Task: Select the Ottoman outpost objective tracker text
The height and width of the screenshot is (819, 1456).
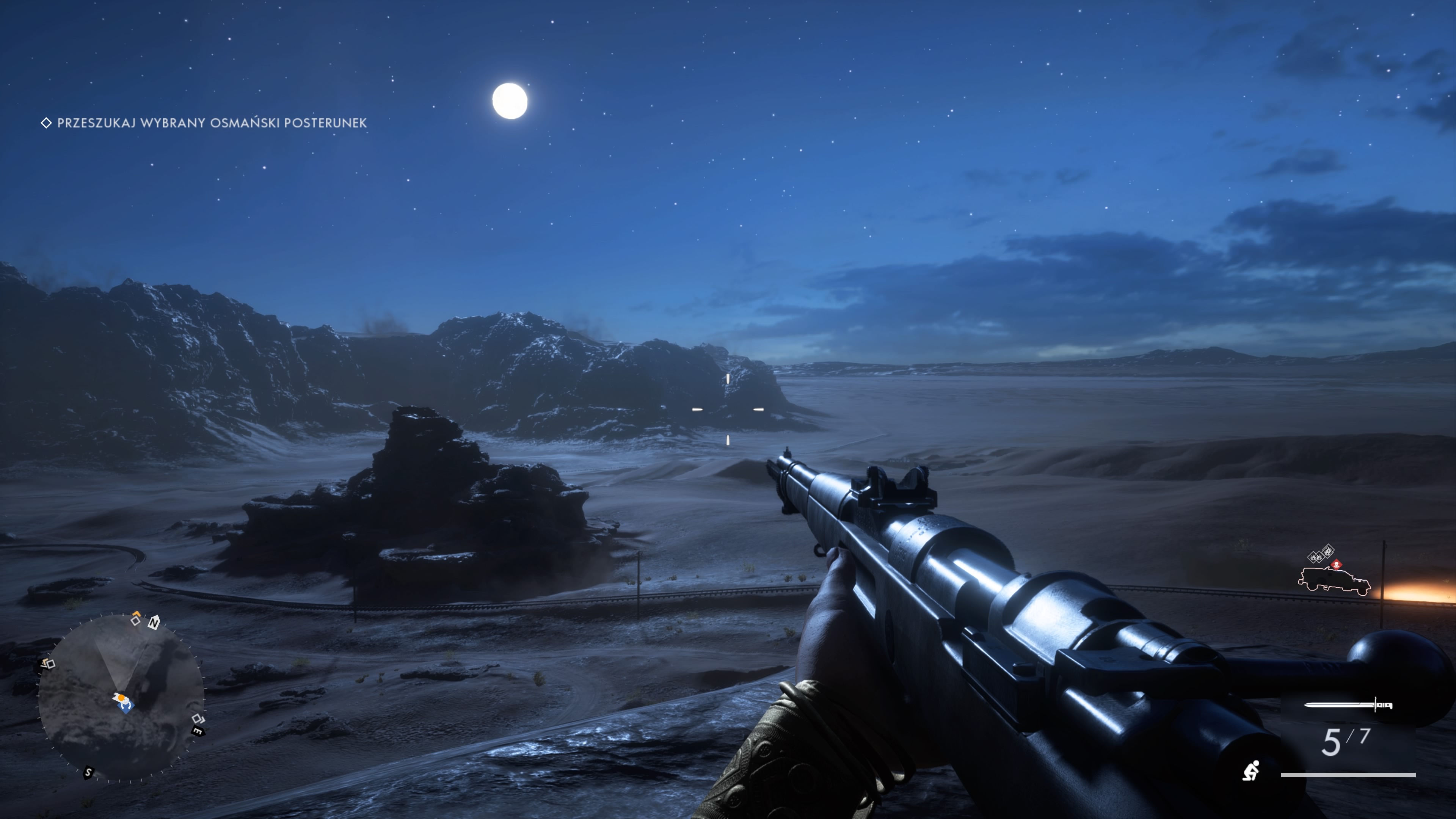Action: coord(212,122)
